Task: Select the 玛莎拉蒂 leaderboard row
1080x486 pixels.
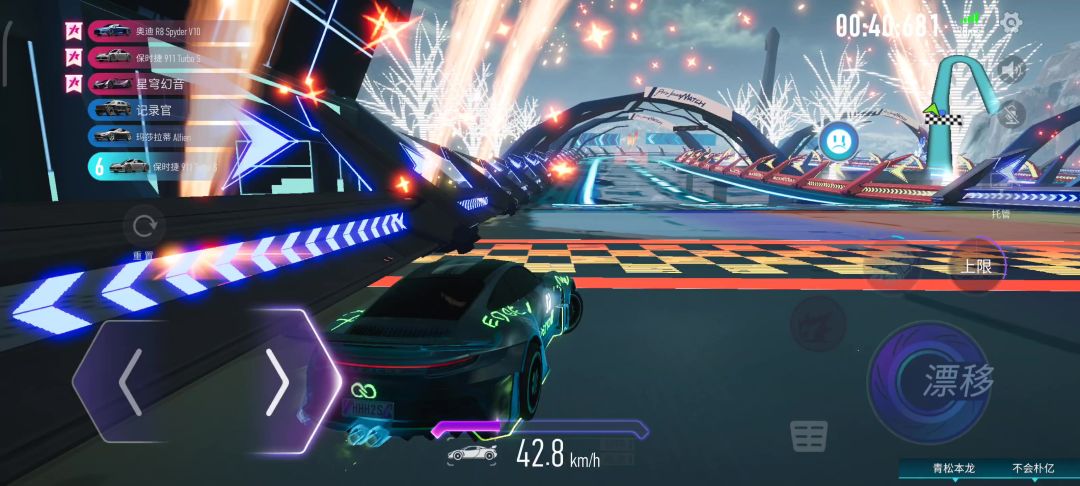Action: click(160, 135)
